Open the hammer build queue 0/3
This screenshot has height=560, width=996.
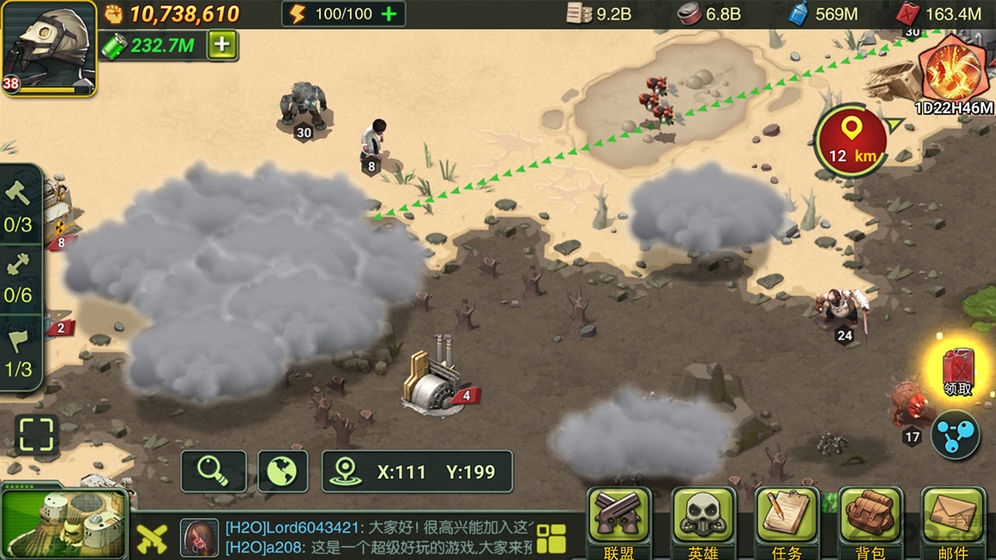click(x=20, y=203)
